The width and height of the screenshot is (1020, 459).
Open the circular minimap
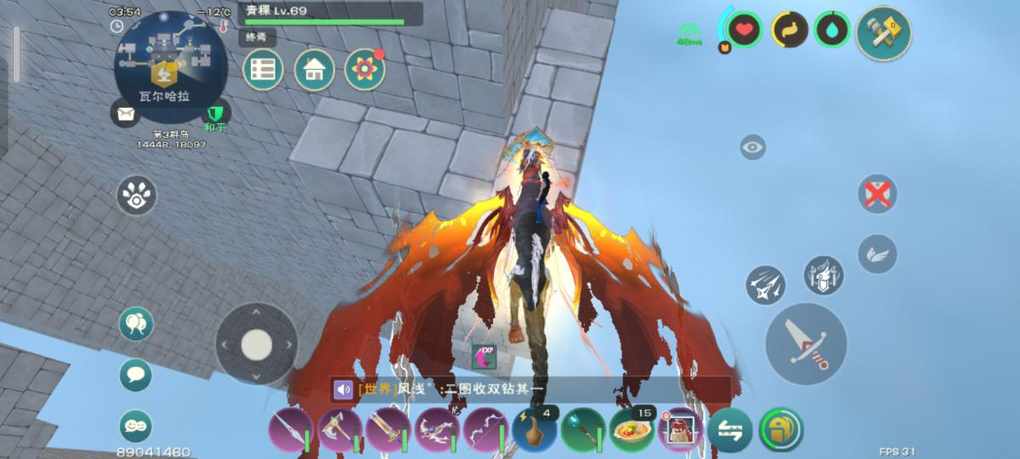coord(170,66)
